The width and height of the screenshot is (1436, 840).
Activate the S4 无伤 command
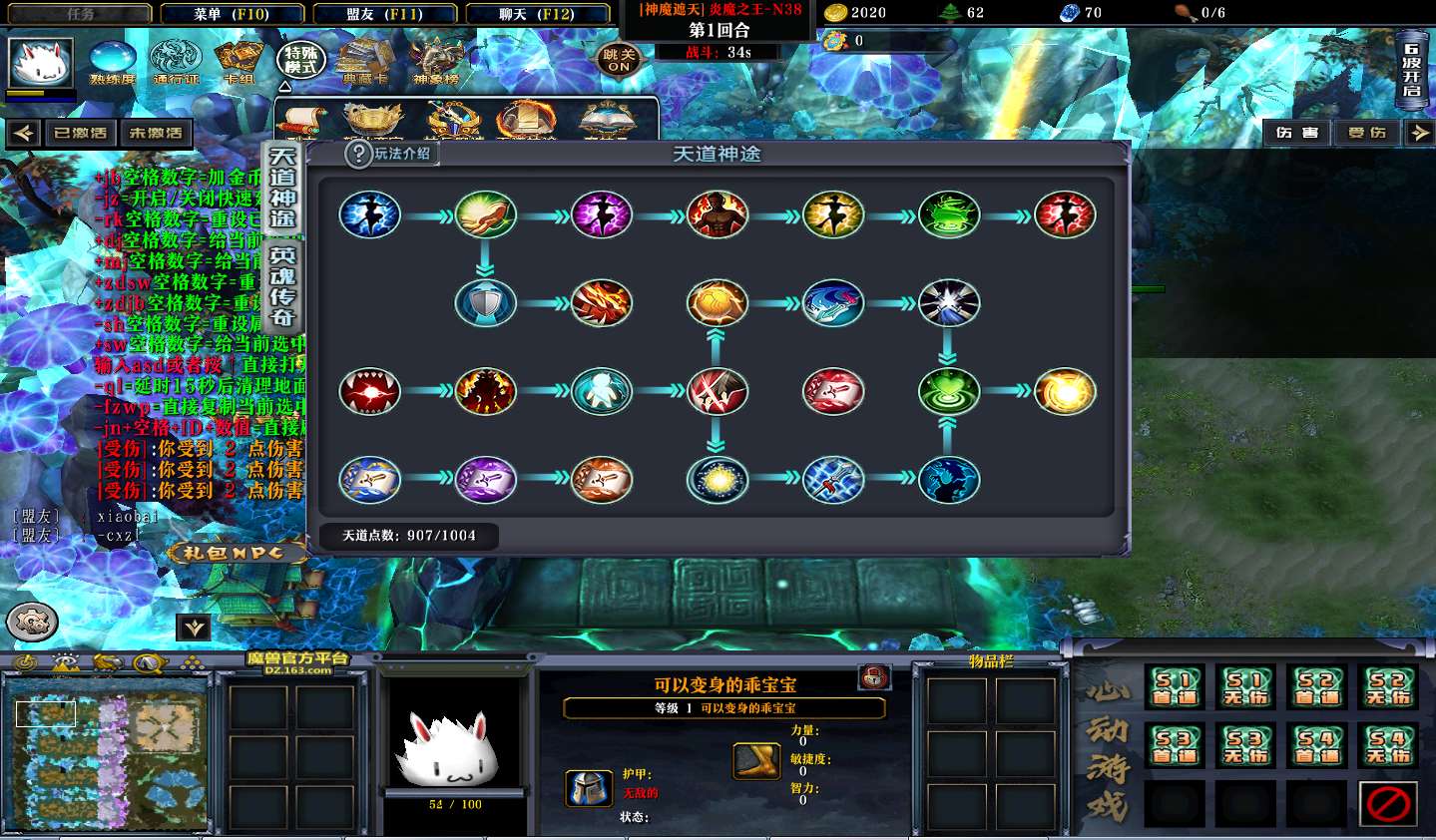[x=1388, y=745]
